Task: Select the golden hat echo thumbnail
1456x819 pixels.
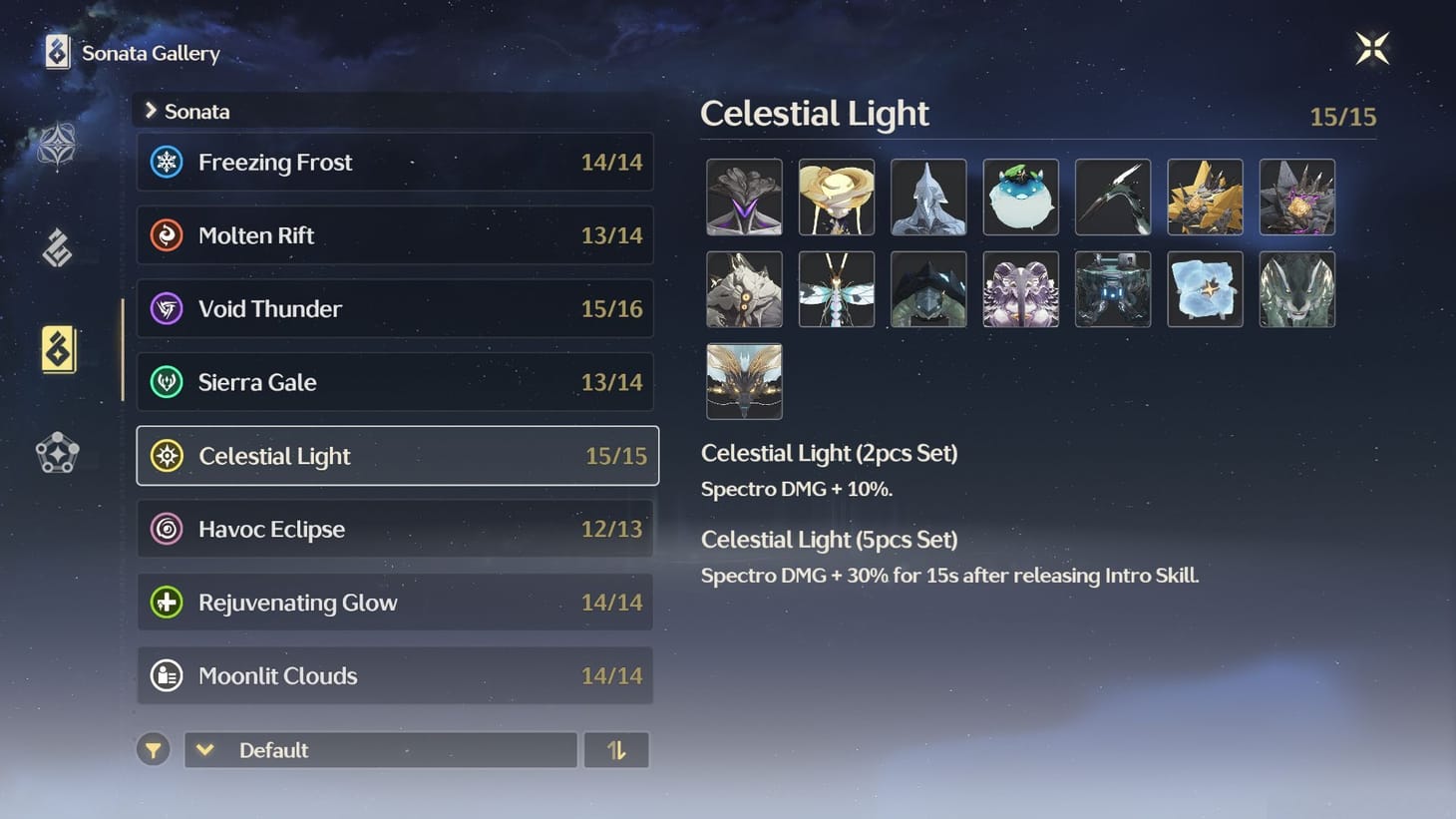Action: coord(836,197)
